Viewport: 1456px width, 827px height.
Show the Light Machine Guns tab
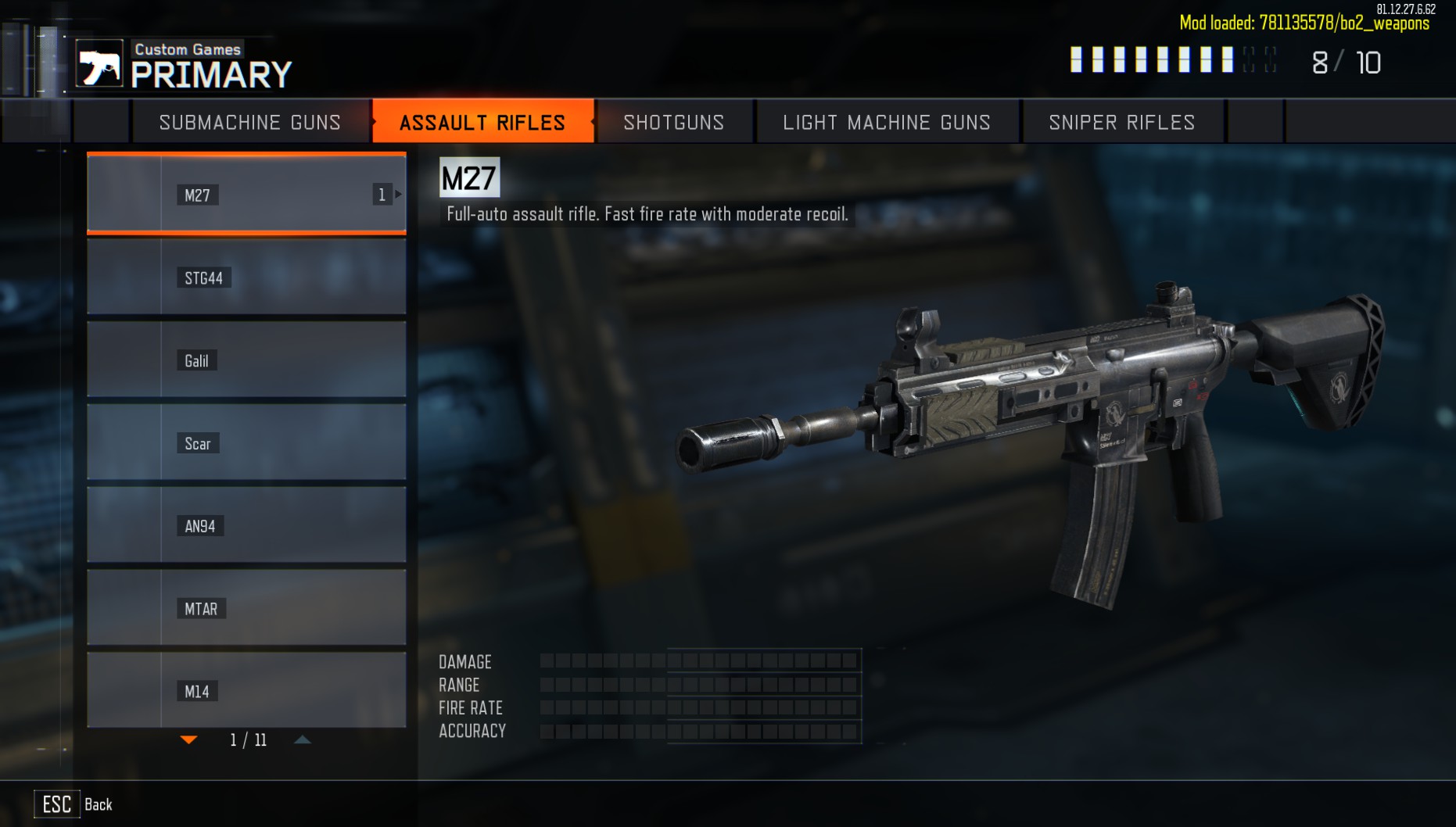click(887, 122)
